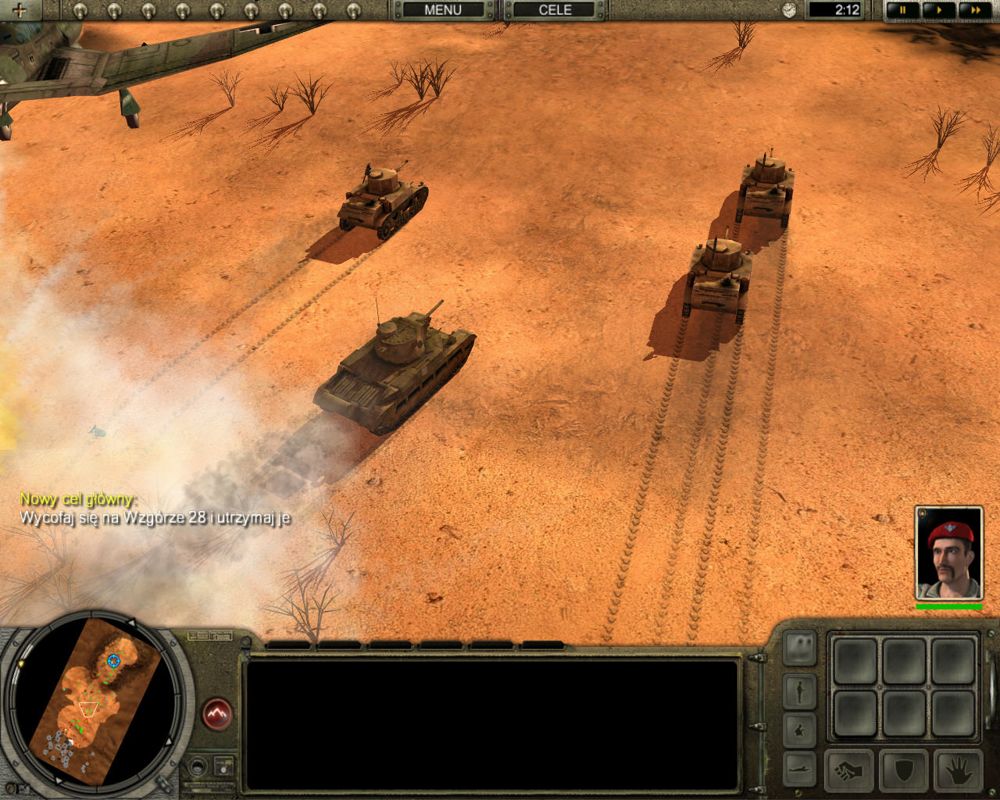This screenshot has height=800, width=1000.
Task: Show mission objectives via CELE button
Action: click(x=555, y=10)
